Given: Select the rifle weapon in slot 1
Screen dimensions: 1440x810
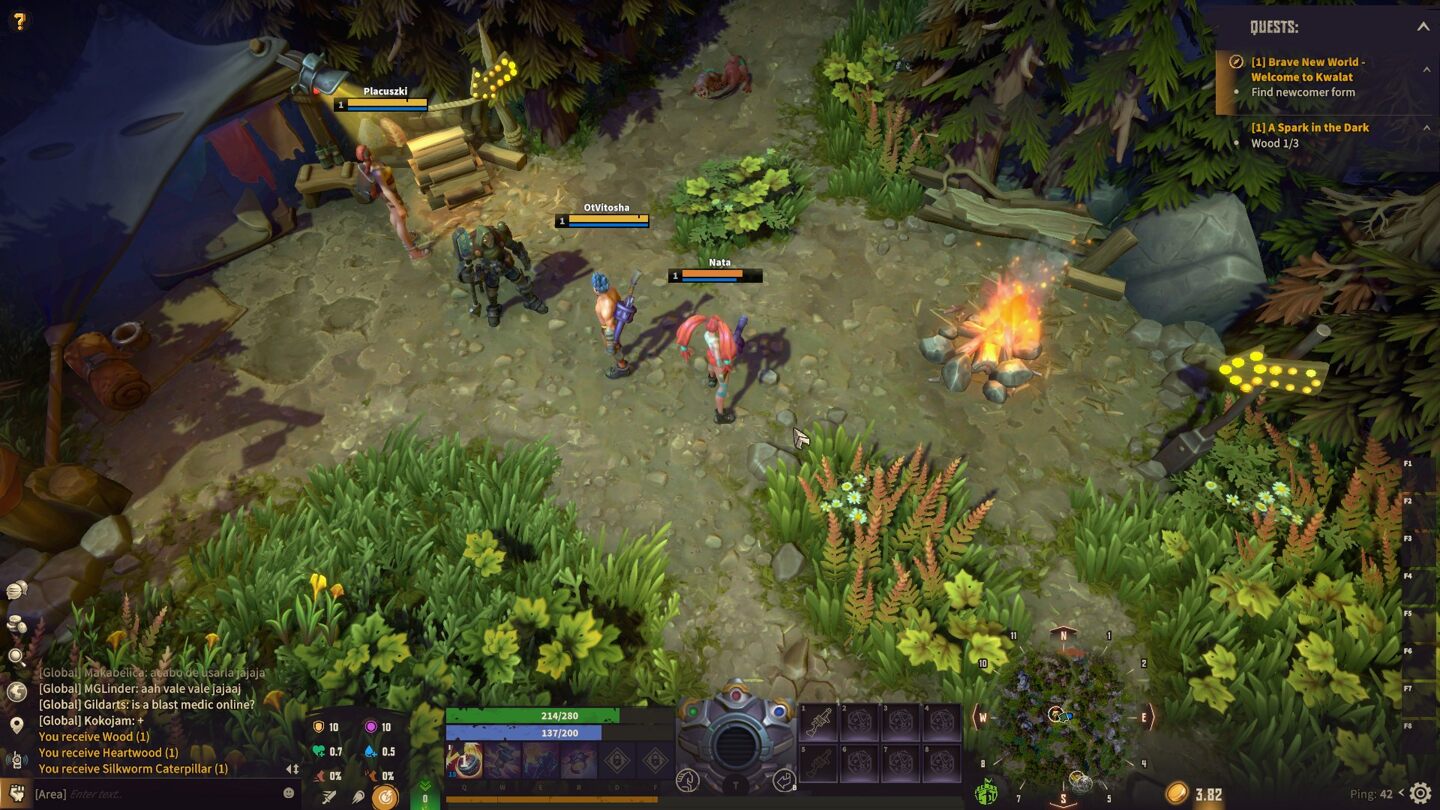Looking at the screenshot, I should 818,721.
